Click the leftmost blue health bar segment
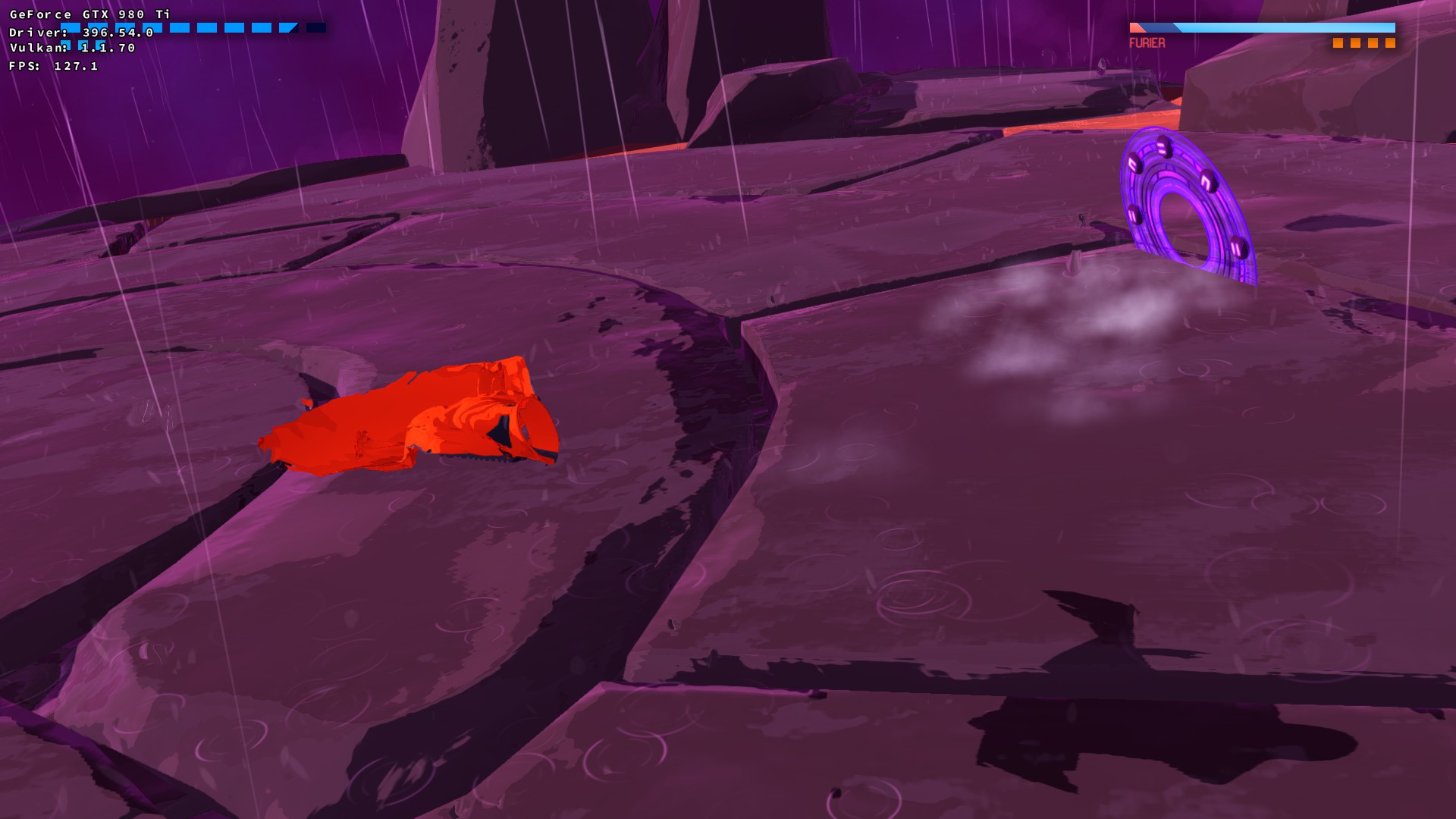 [x=70, y=28]
